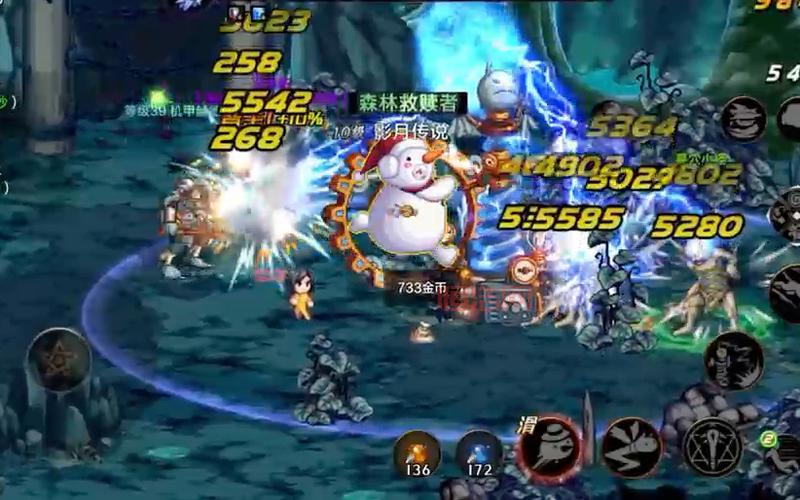
Task: Use the blue potion with 172 count
Action: (479, 454)
